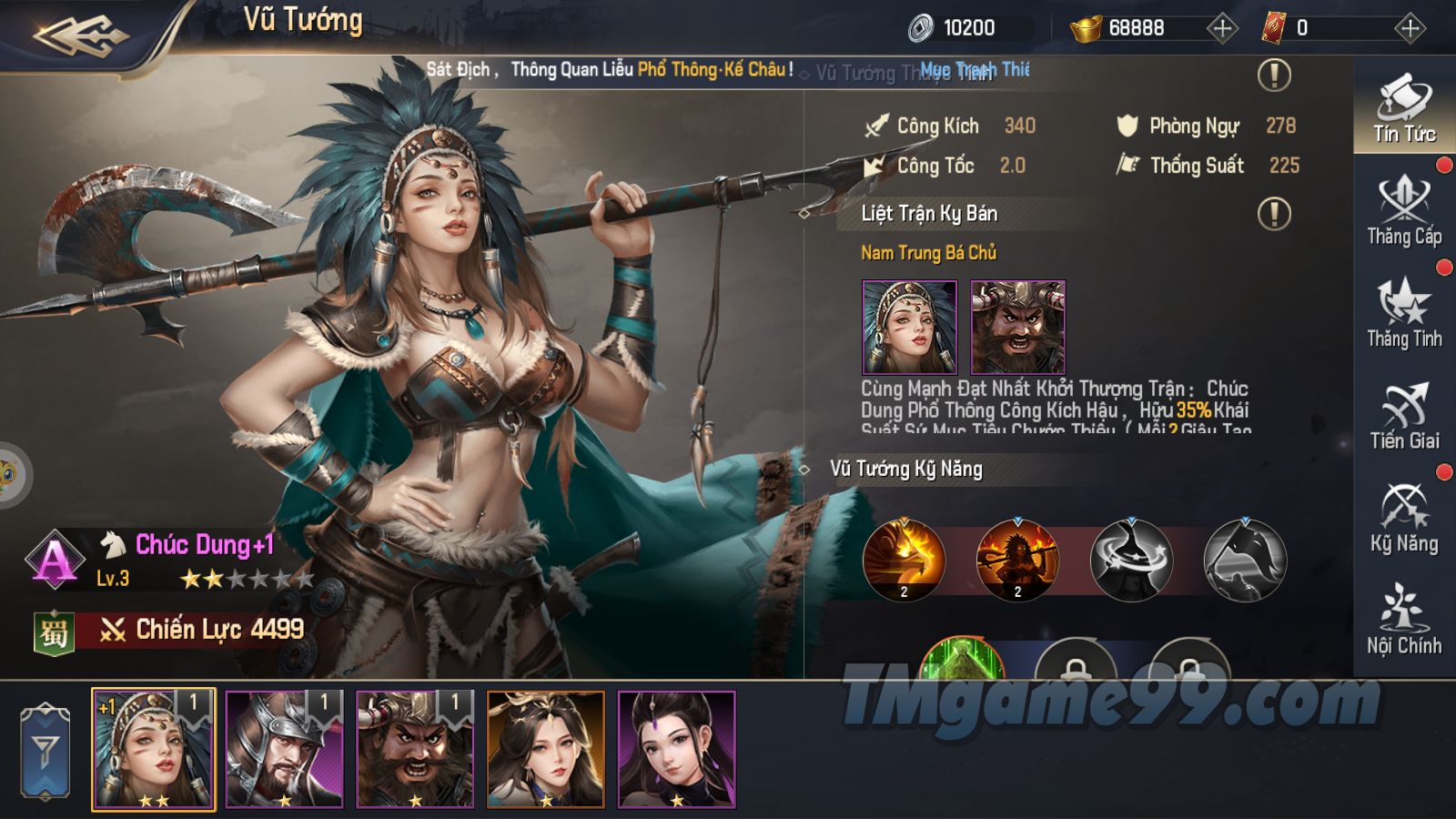Open the Thăng Tinh tab
The width and height of the screenshot is (1456, 819).
(1404, 315)
